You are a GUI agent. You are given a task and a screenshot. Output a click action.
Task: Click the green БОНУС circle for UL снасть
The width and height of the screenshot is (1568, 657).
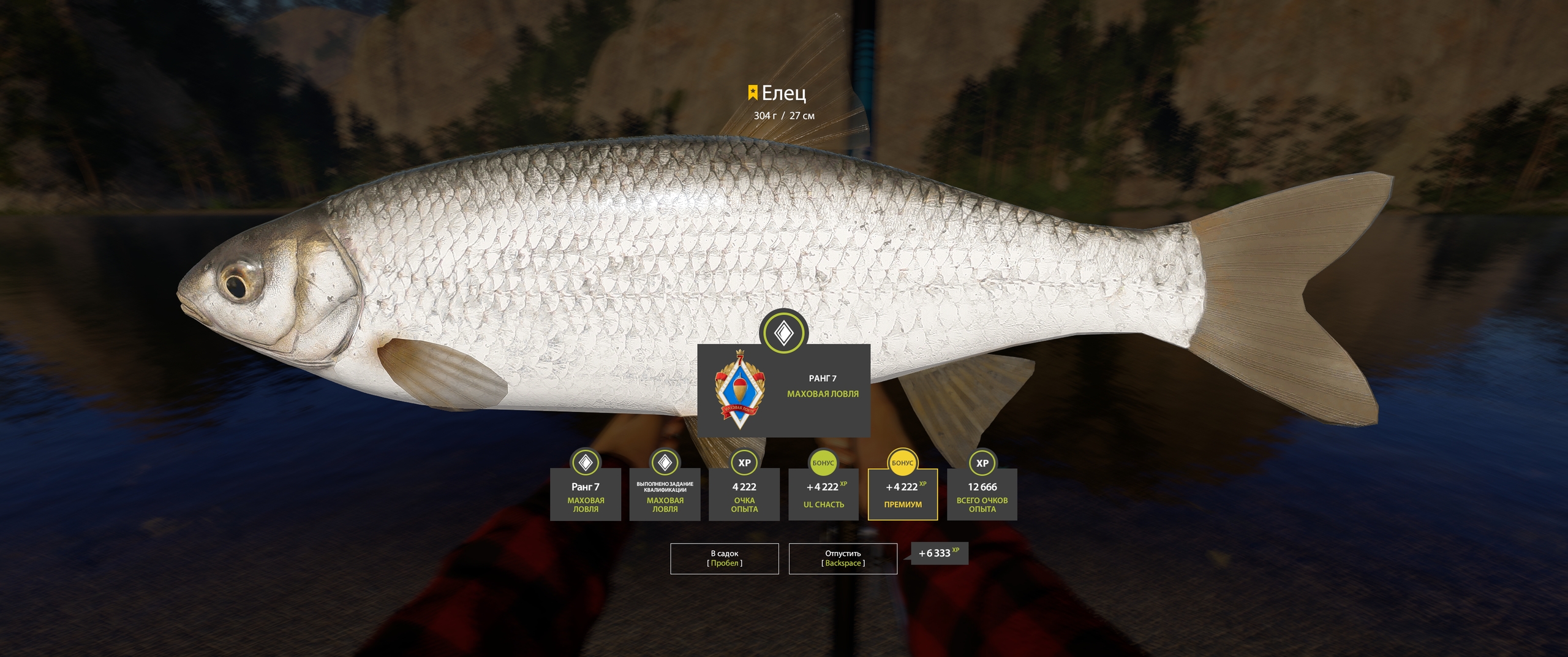coord(824,464)
